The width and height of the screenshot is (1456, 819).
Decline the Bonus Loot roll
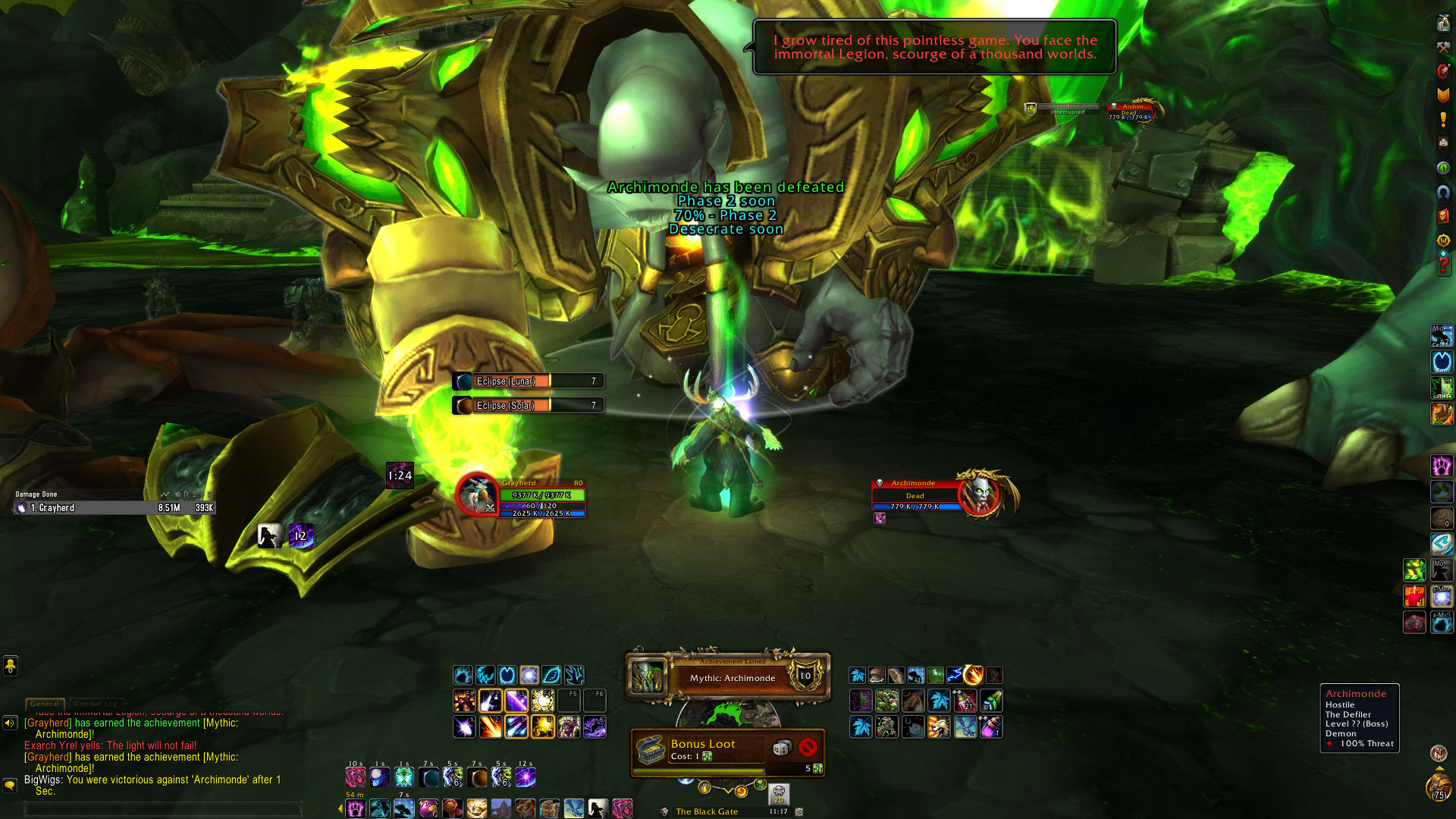coord(808,748)
